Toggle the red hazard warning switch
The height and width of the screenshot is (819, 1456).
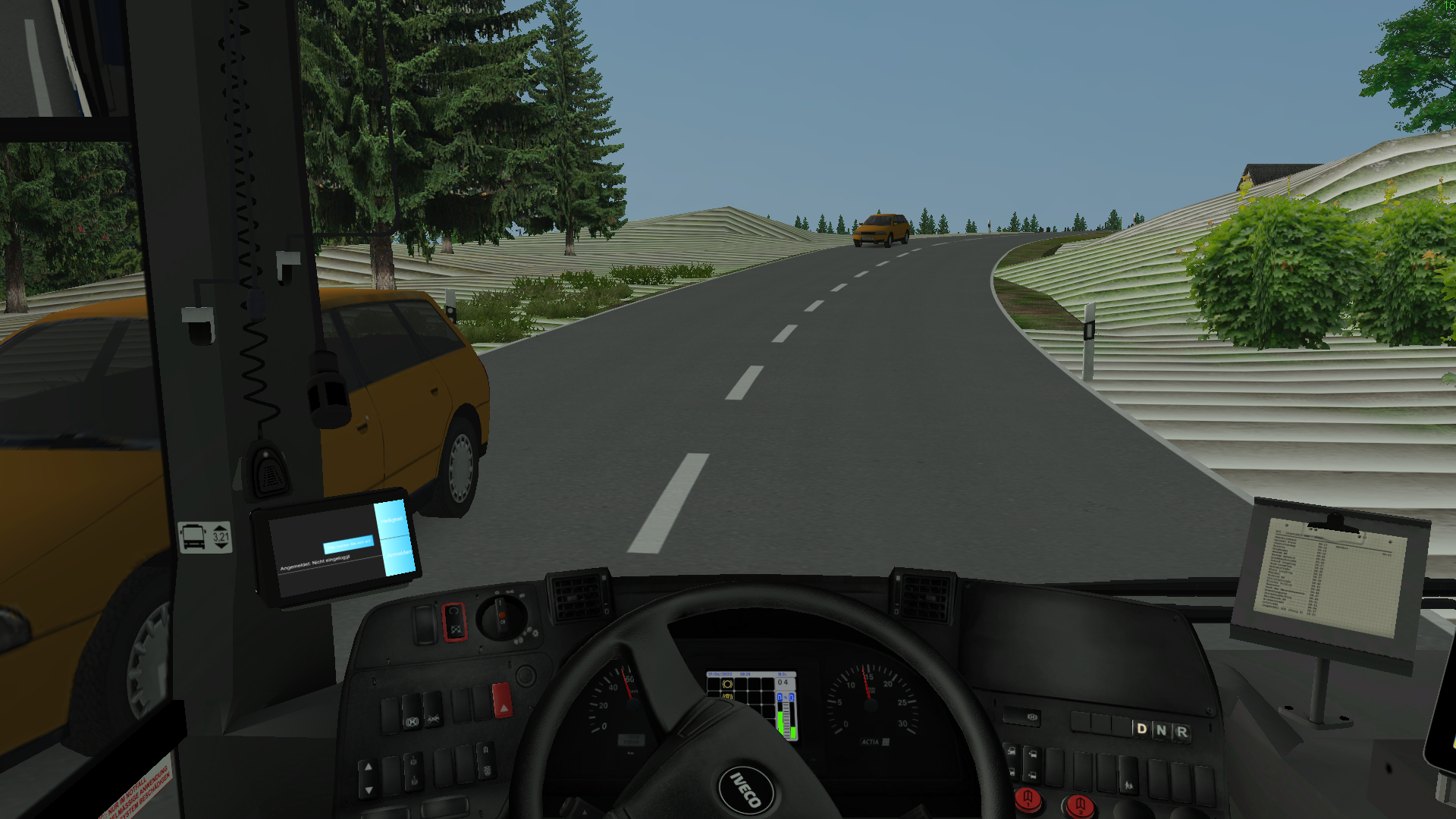click(x=501, y=701)
